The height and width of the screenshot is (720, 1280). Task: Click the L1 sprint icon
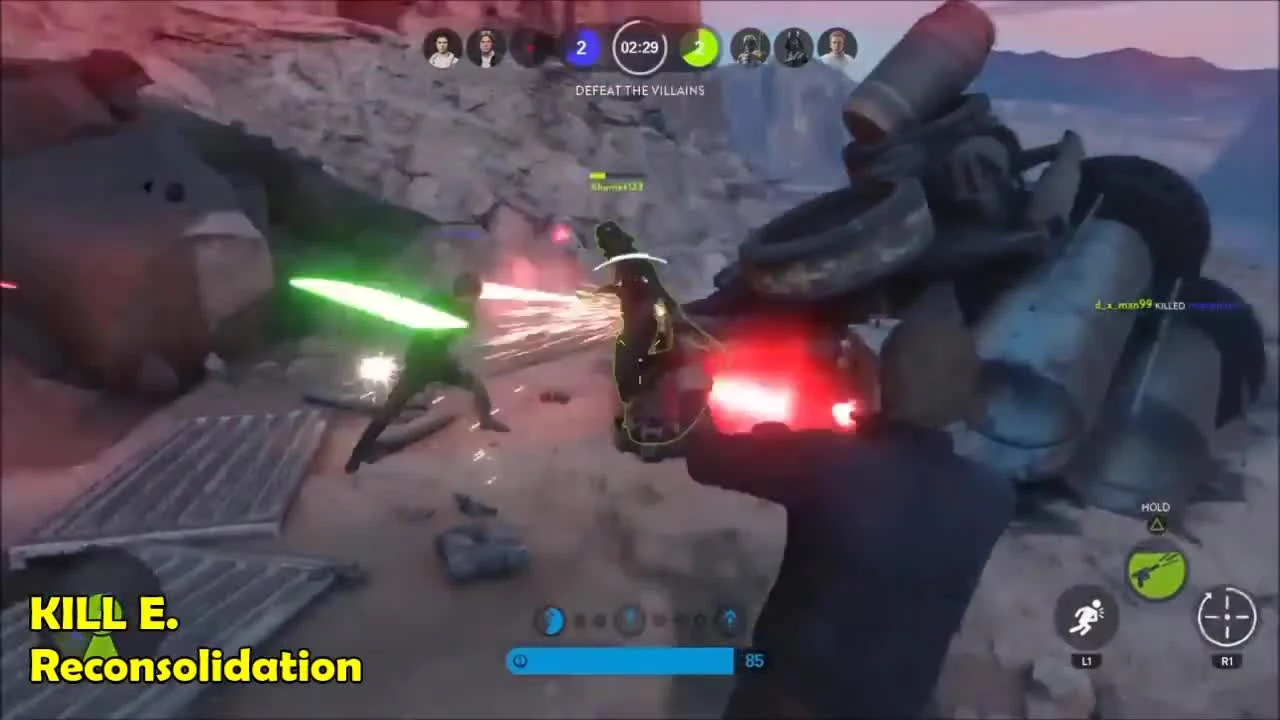click(x=1087, y=620)
